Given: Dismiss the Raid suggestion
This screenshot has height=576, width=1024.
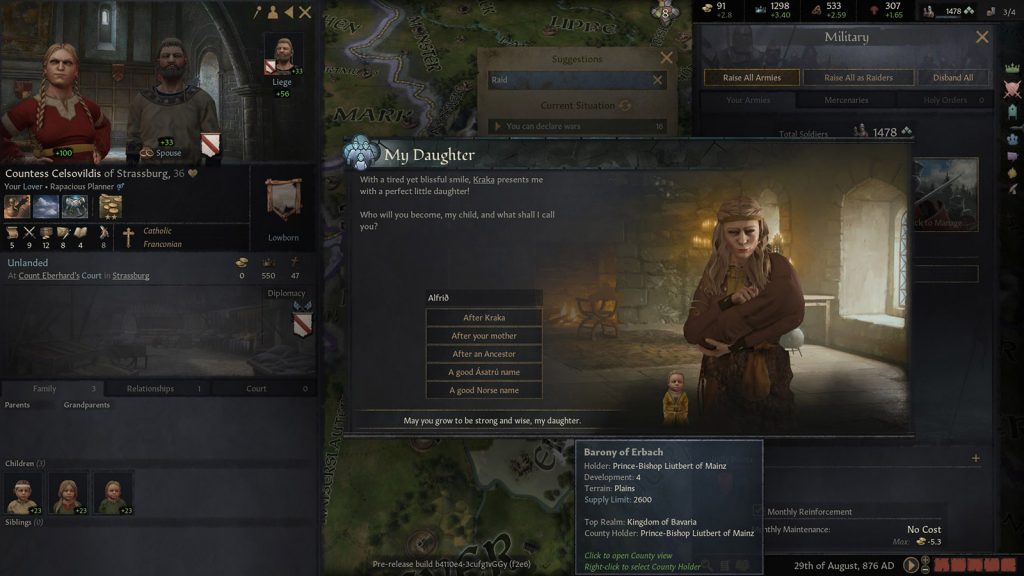Looking at the screenshot, I should [x=657, y=80].
